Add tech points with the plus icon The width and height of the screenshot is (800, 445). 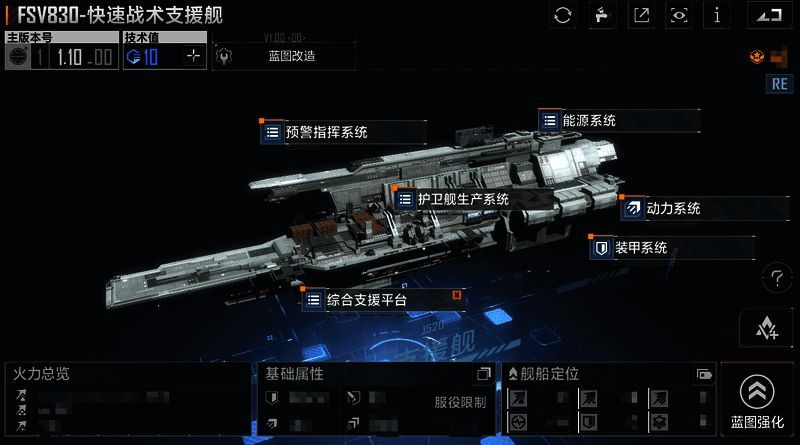click(x=193, y=57)
